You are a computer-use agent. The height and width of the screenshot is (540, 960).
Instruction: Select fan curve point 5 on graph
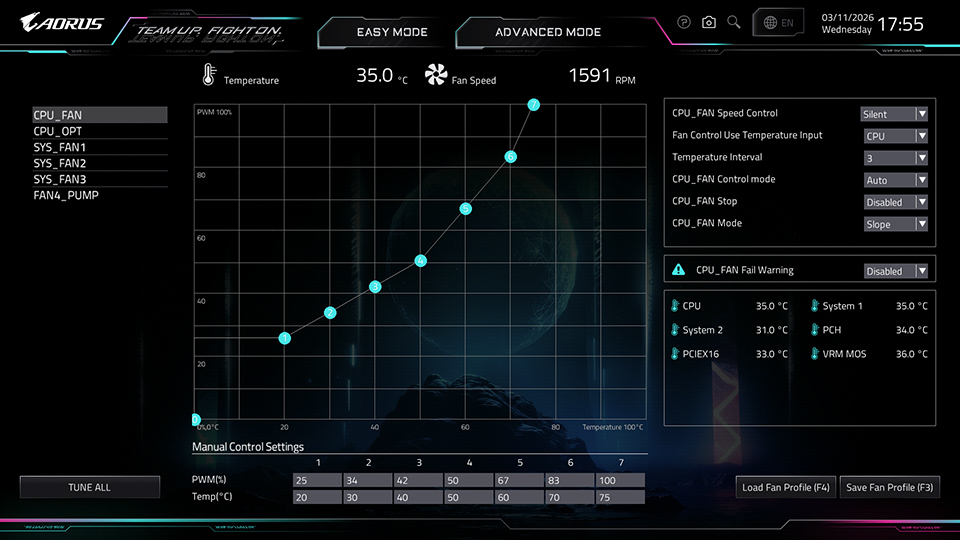coord(465,209)
